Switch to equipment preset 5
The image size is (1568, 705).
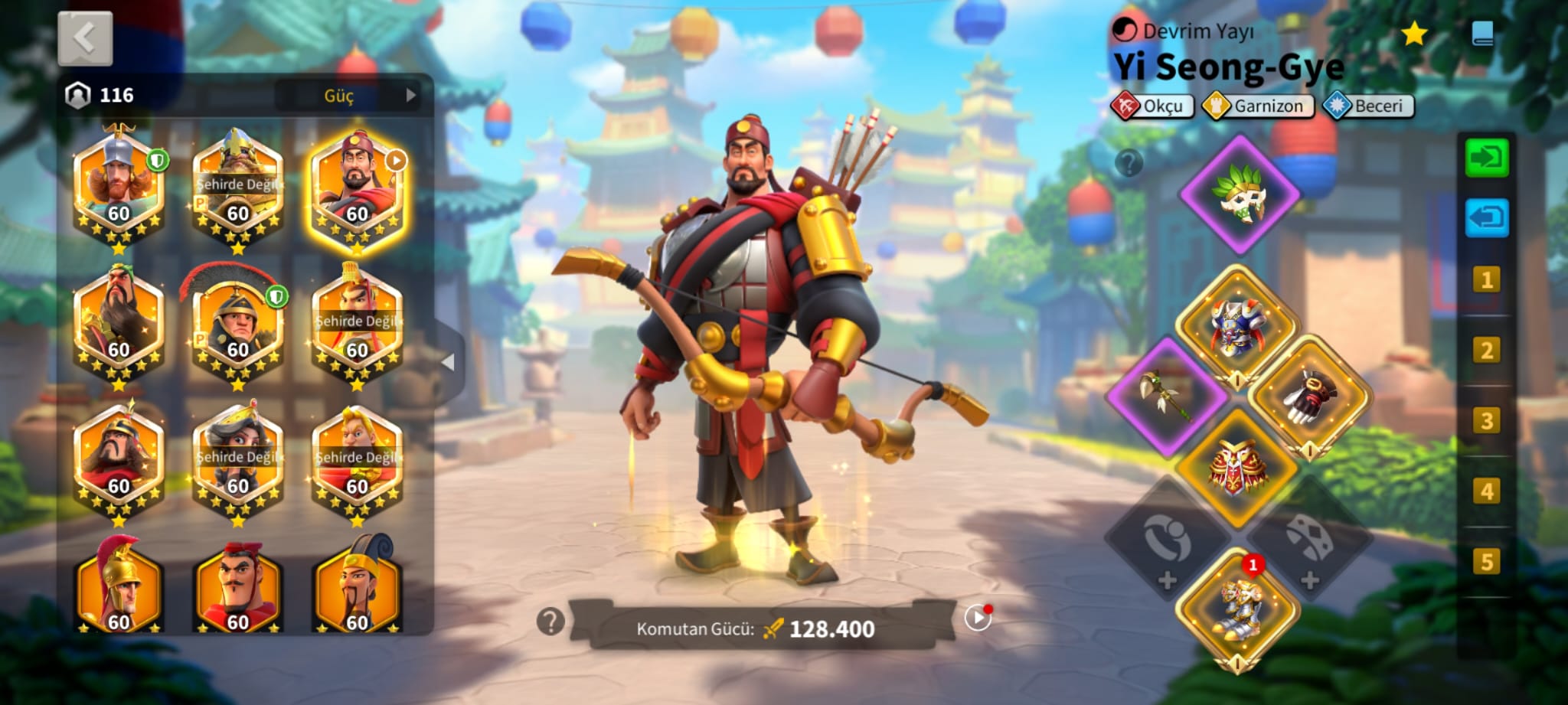[1486, 562]
